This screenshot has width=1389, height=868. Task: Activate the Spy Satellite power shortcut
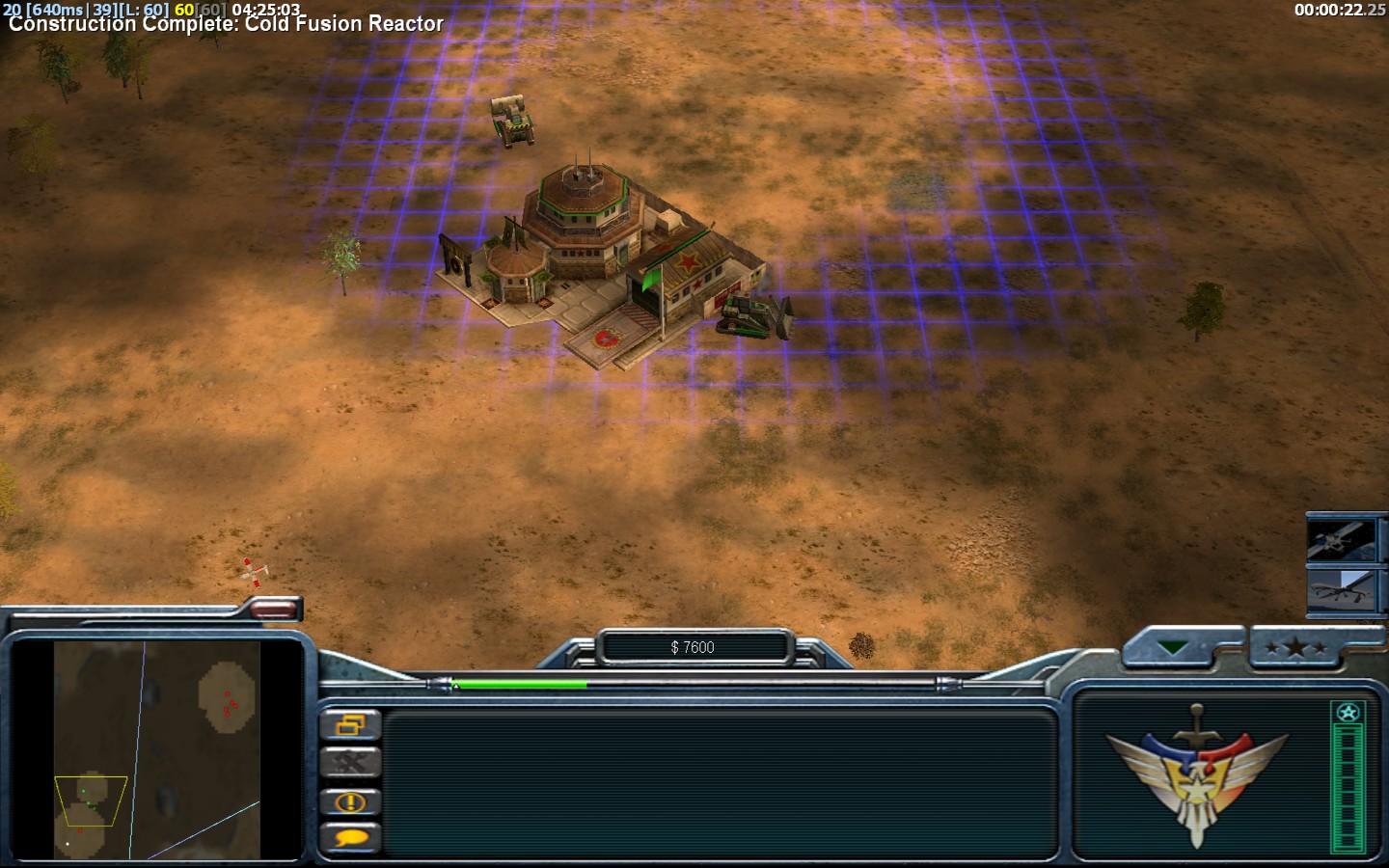point(1343,539)
